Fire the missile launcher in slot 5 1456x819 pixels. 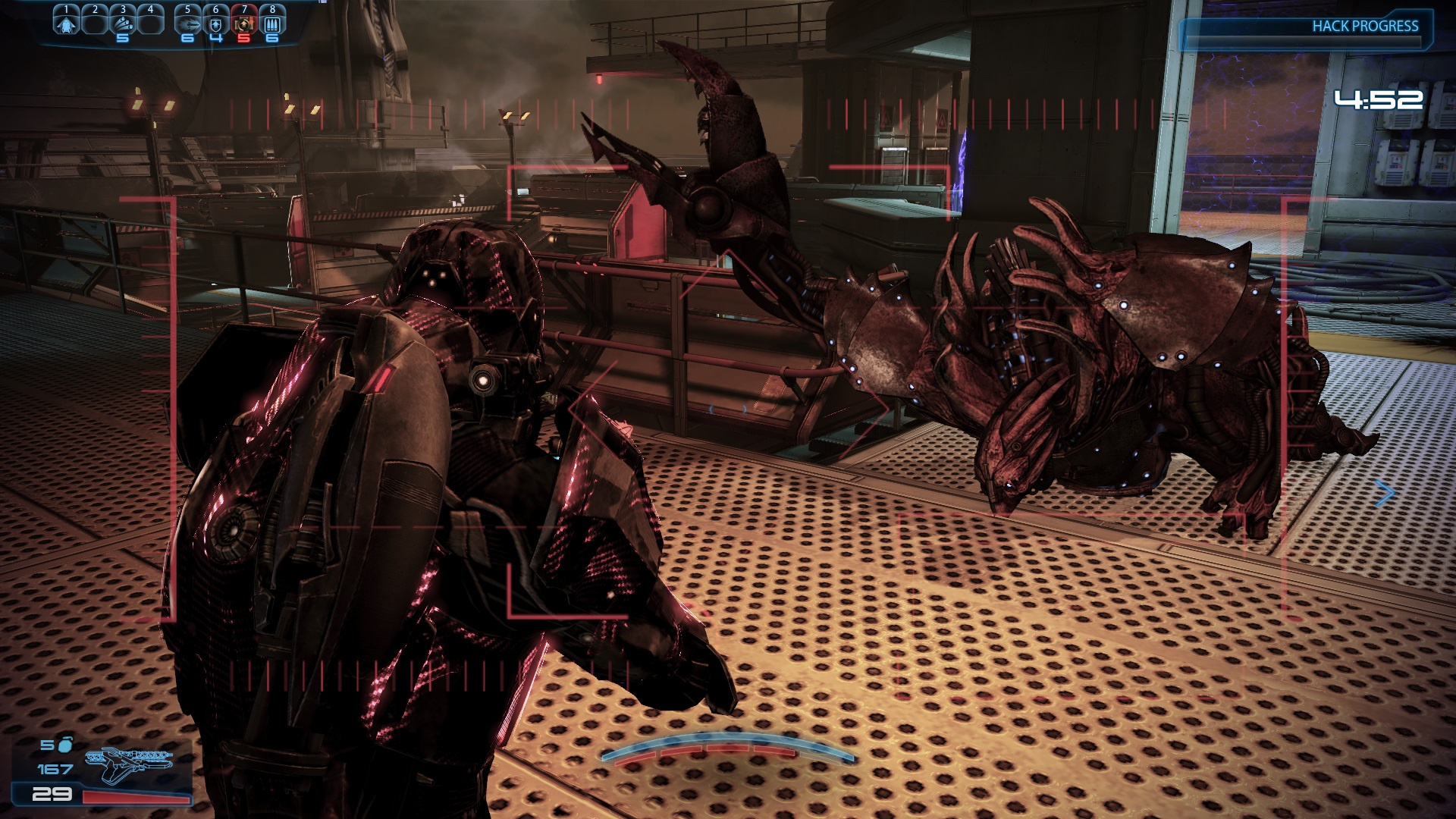pyautogui.click(x=188, y=23)
